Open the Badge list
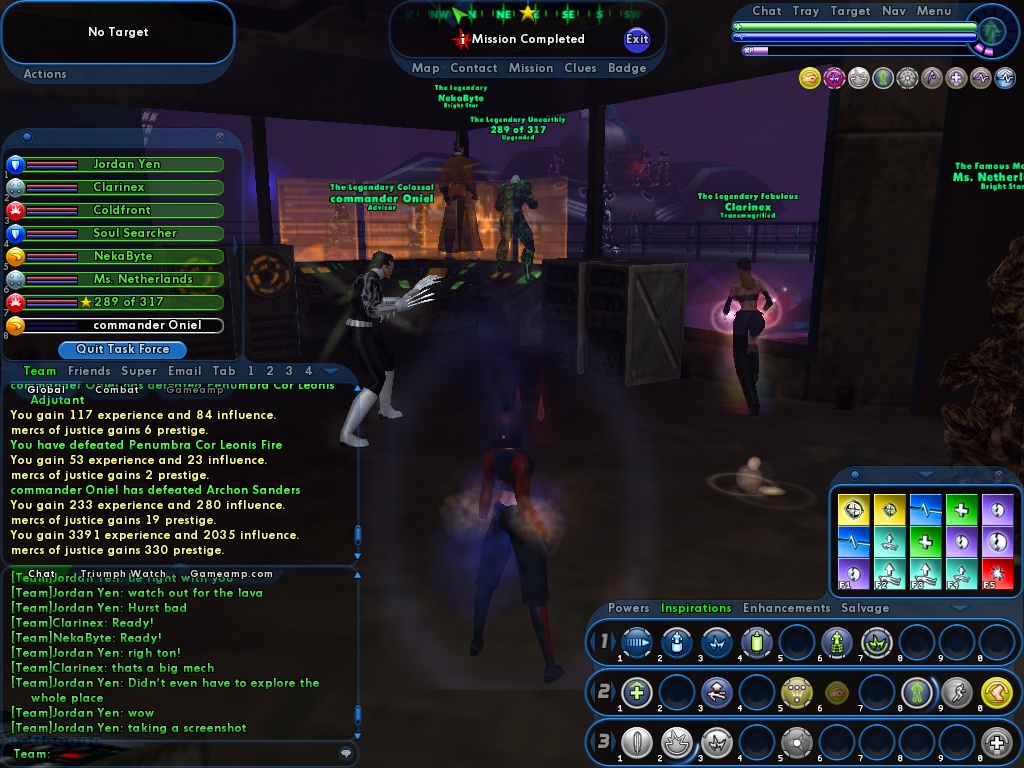Viewport: 1024px width, 768px height. point(627,68)
